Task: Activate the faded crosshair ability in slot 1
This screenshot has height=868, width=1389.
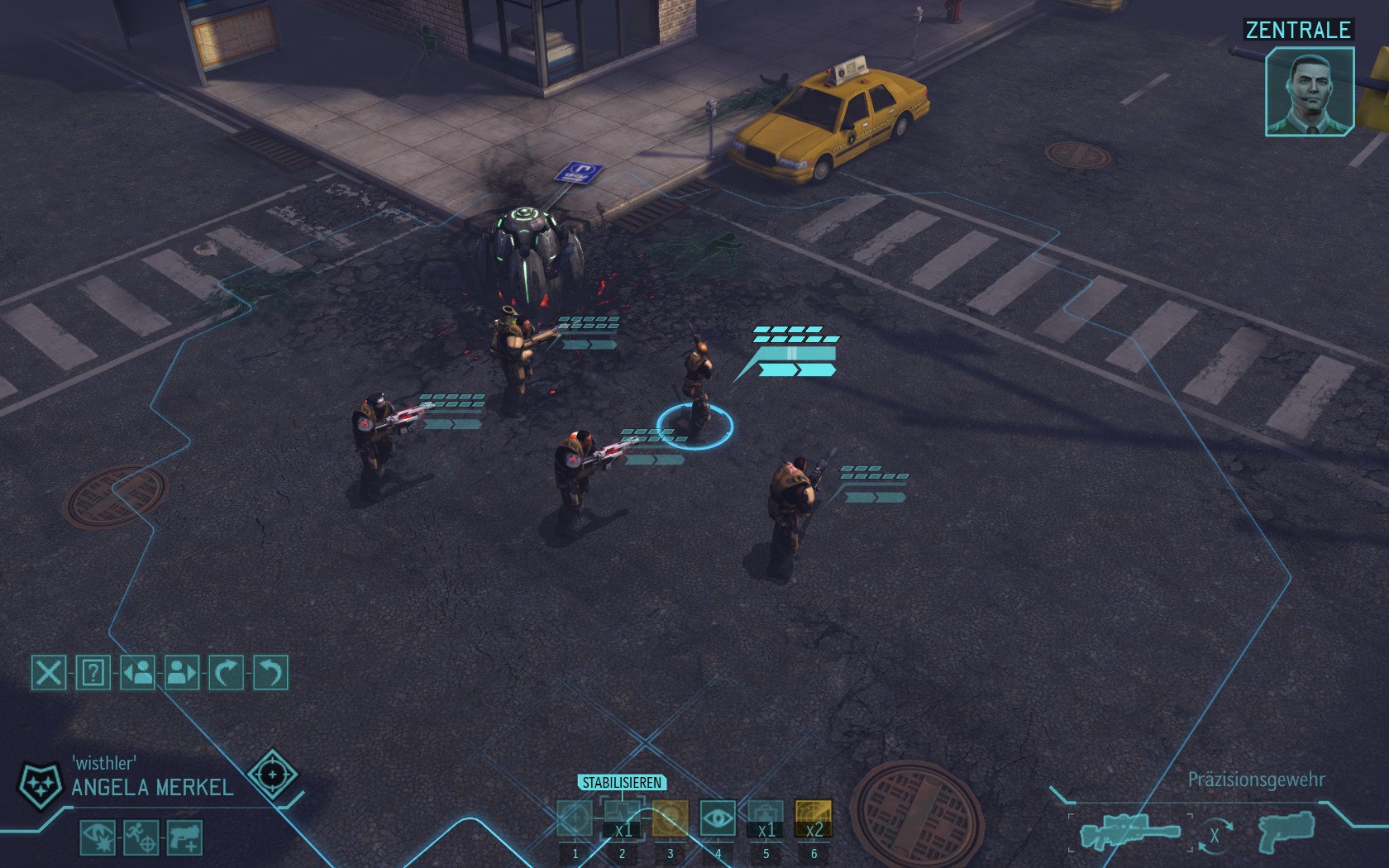Action: 575,819
